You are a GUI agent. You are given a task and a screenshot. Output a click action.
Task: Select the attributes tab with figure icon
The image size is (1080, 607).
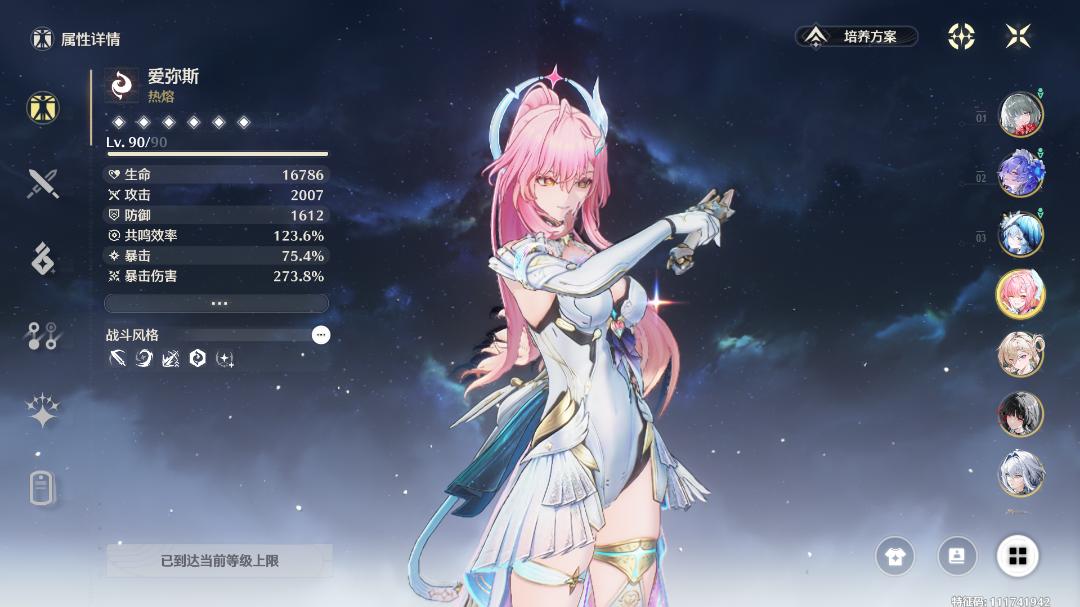click(x=42, y=108)
